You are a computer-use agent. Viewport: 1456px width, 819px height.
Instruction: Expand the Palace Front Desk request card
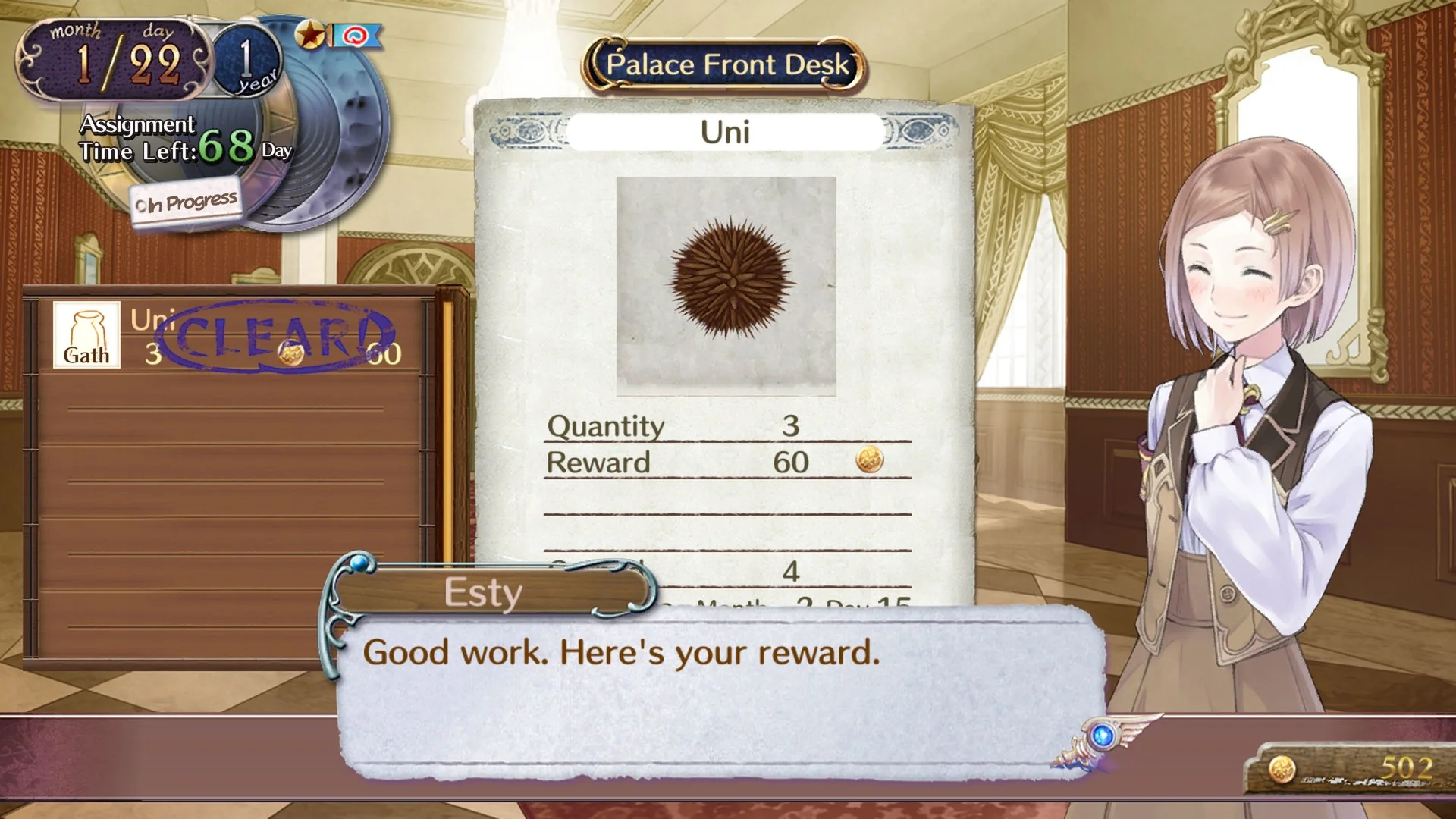coord(724,341)
